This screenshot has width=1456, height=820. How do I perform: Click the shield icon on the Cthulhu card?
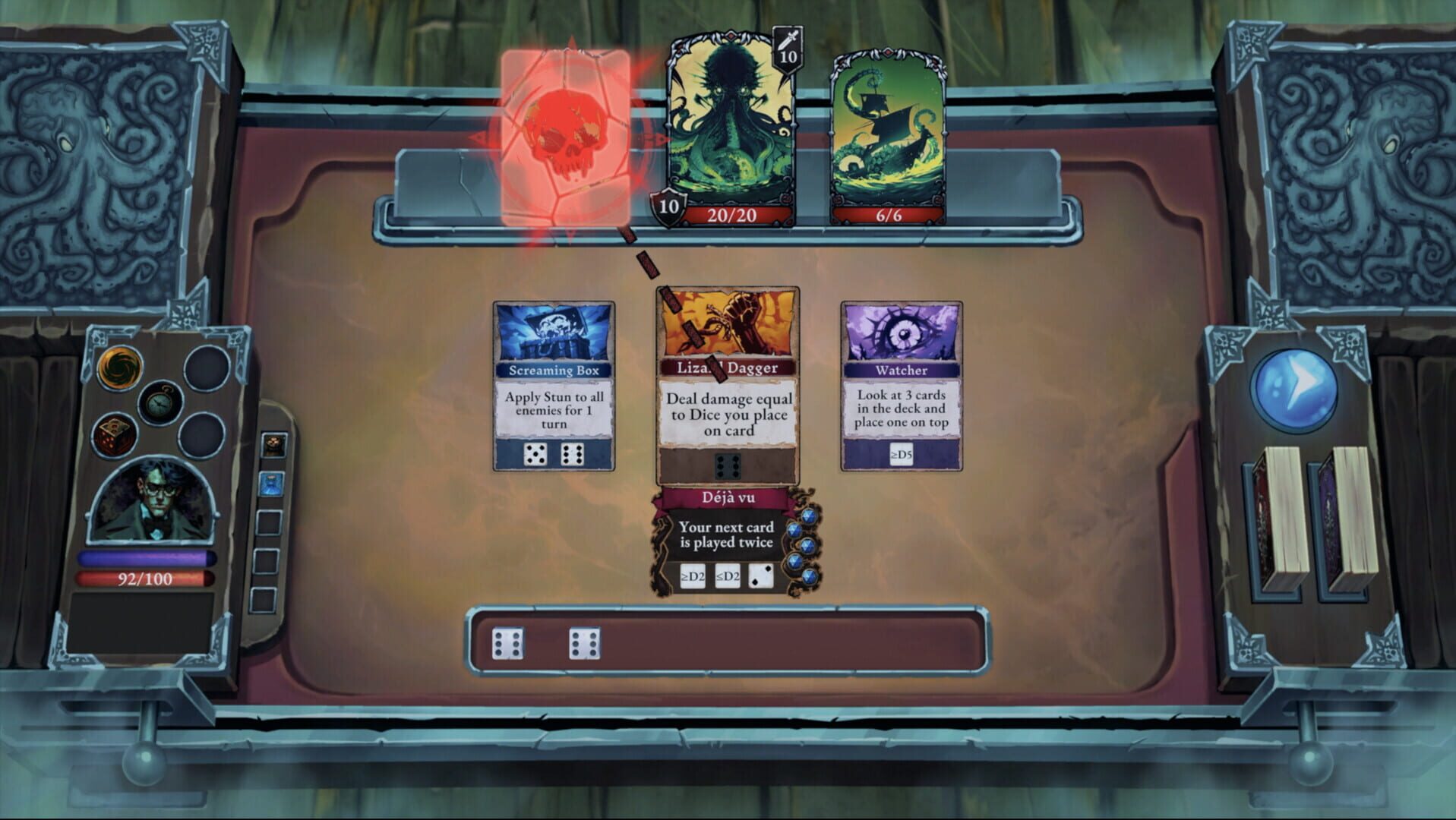(668, 205)
